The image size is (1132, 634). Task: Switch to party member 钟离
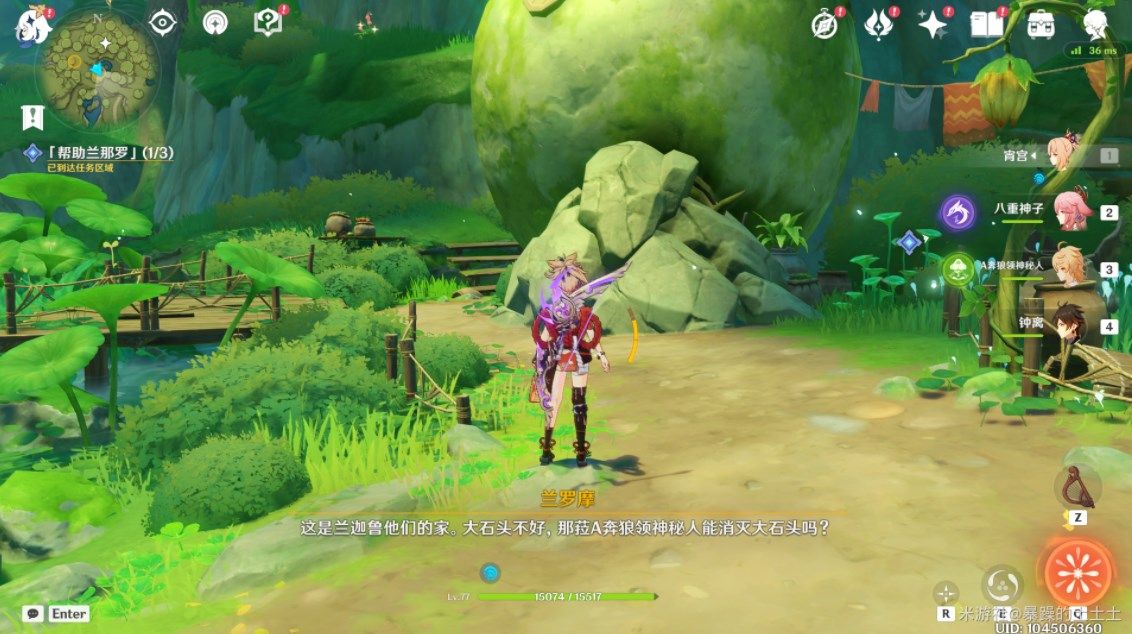[x=1068, y=323]
